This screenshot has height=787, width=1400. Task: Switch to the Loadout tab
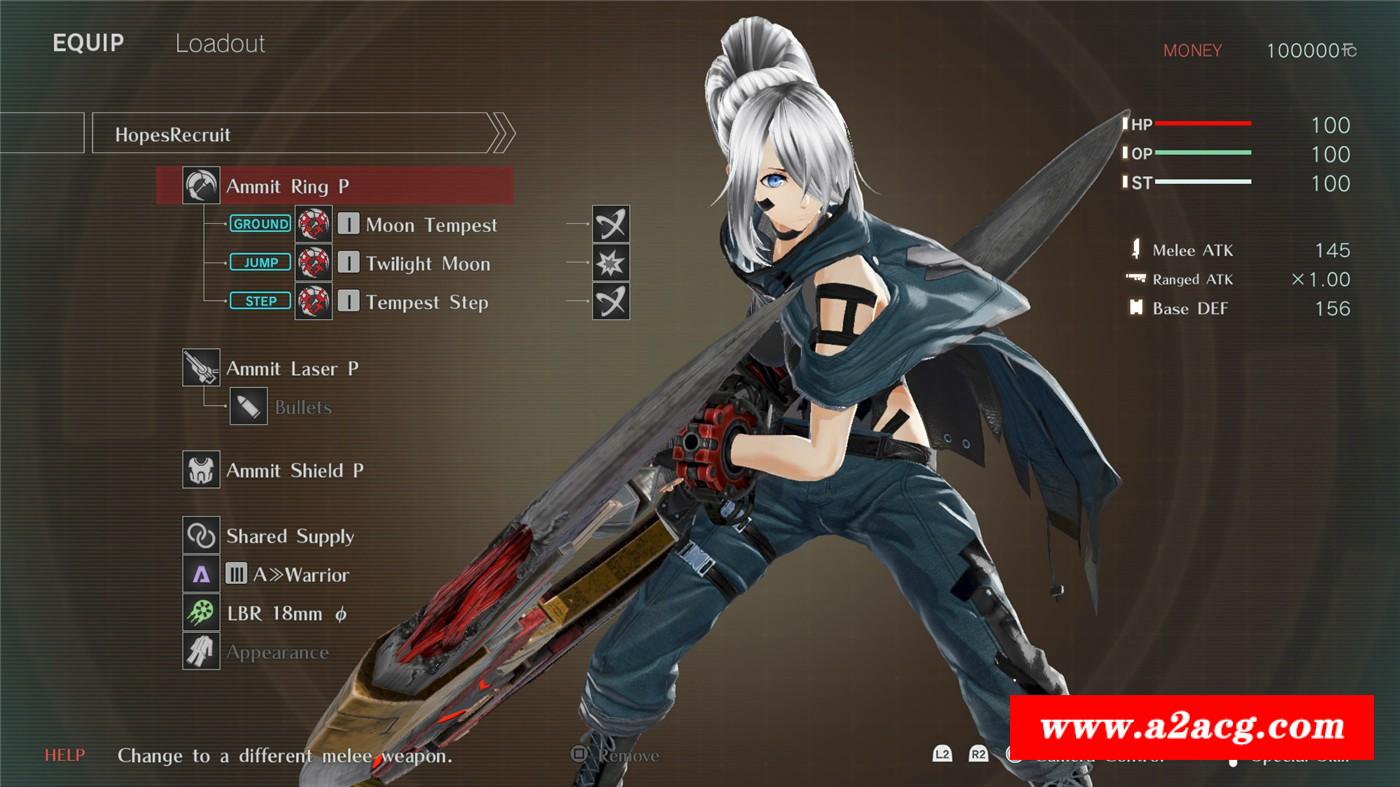[x=220, y=44]
